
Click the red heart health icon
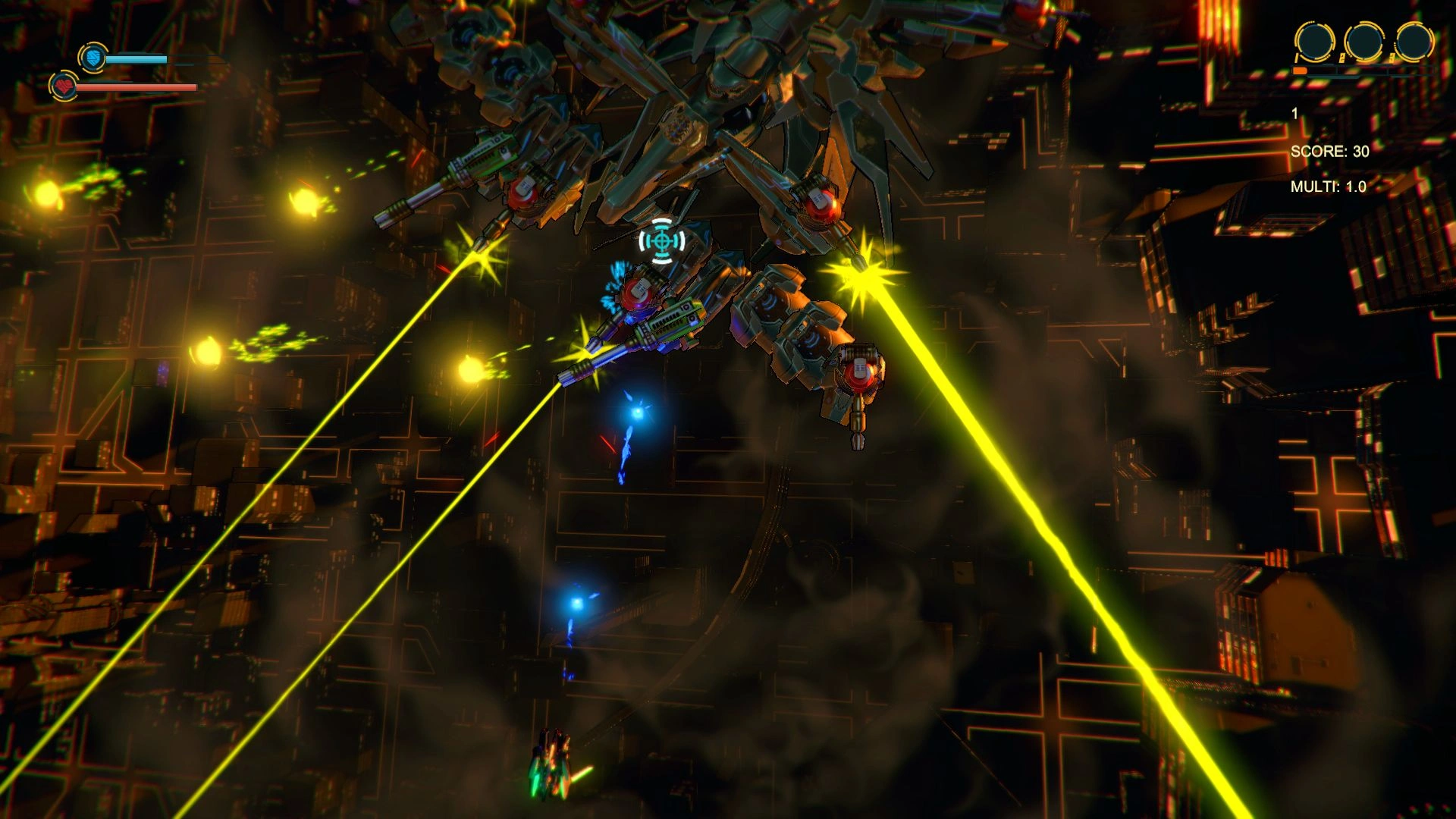[x=64, y=86]
